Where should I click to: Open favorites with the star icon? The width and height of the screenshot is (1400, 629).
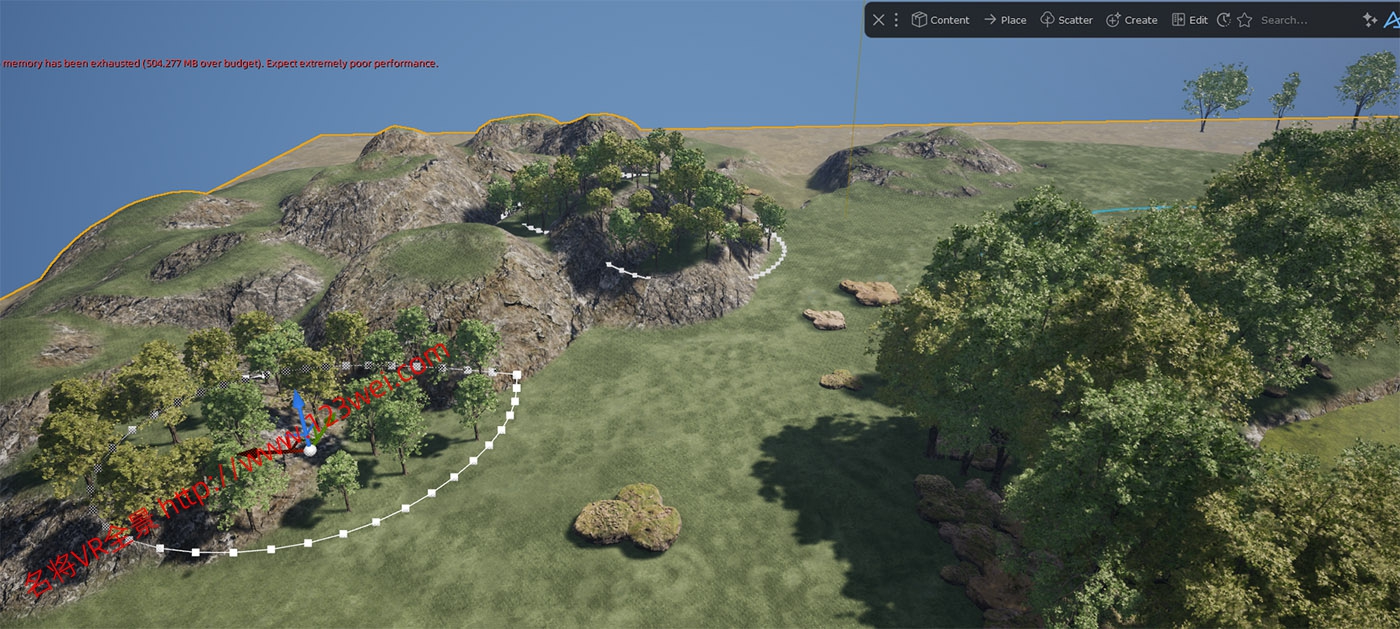1244,20
